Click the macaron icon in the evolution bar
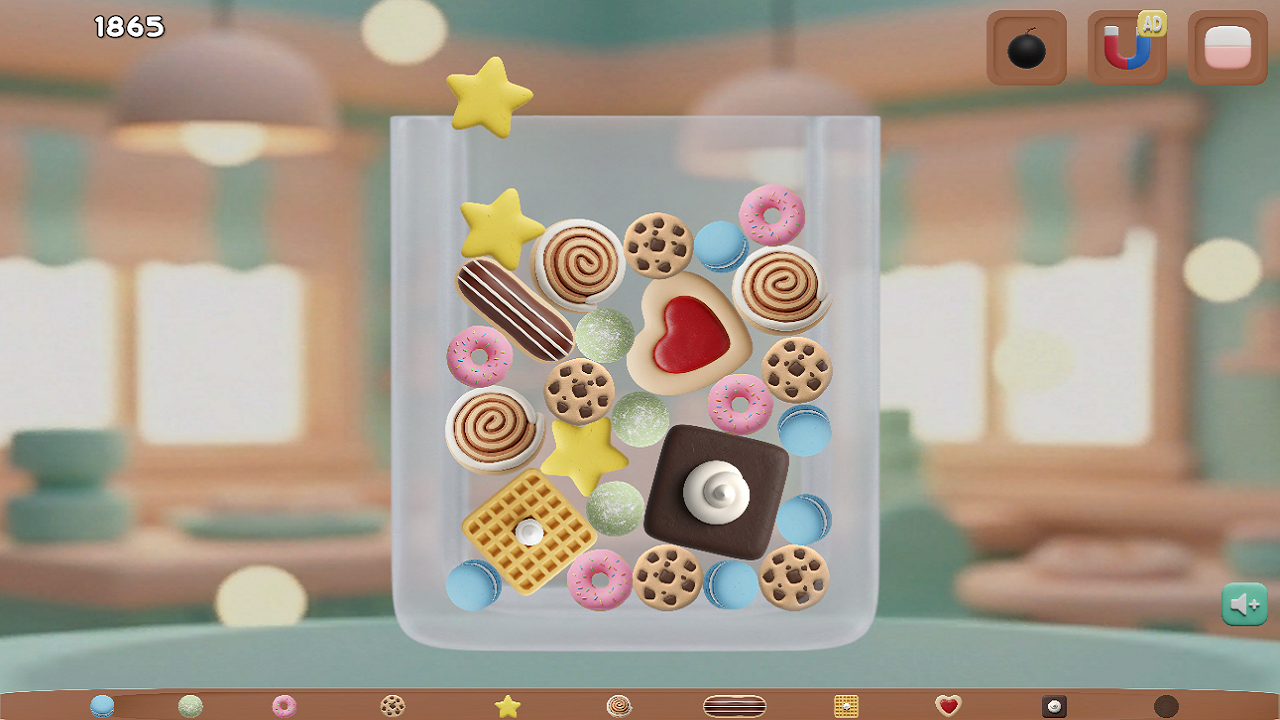The image size is (1280, 720). pos(103,705)
